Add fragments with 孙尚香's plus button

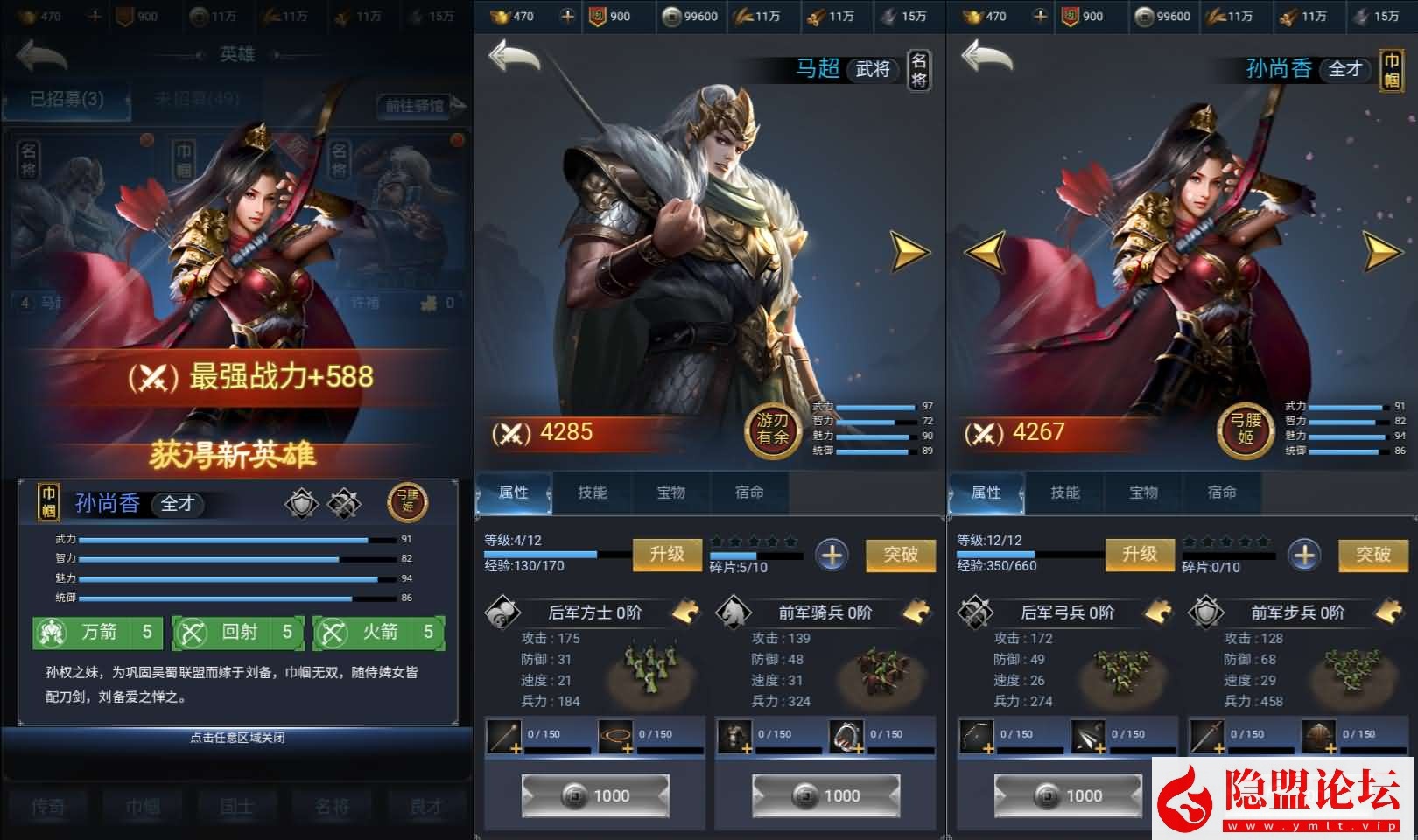pos(1304,555)
